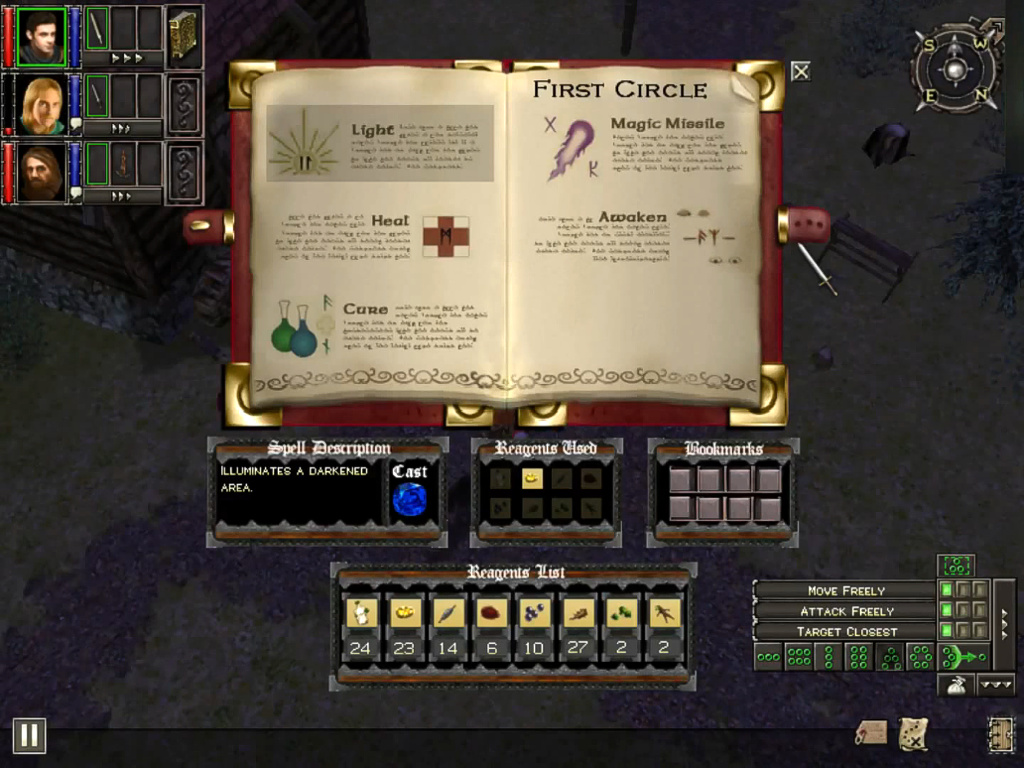Close the spellbook with the X button

800,71
